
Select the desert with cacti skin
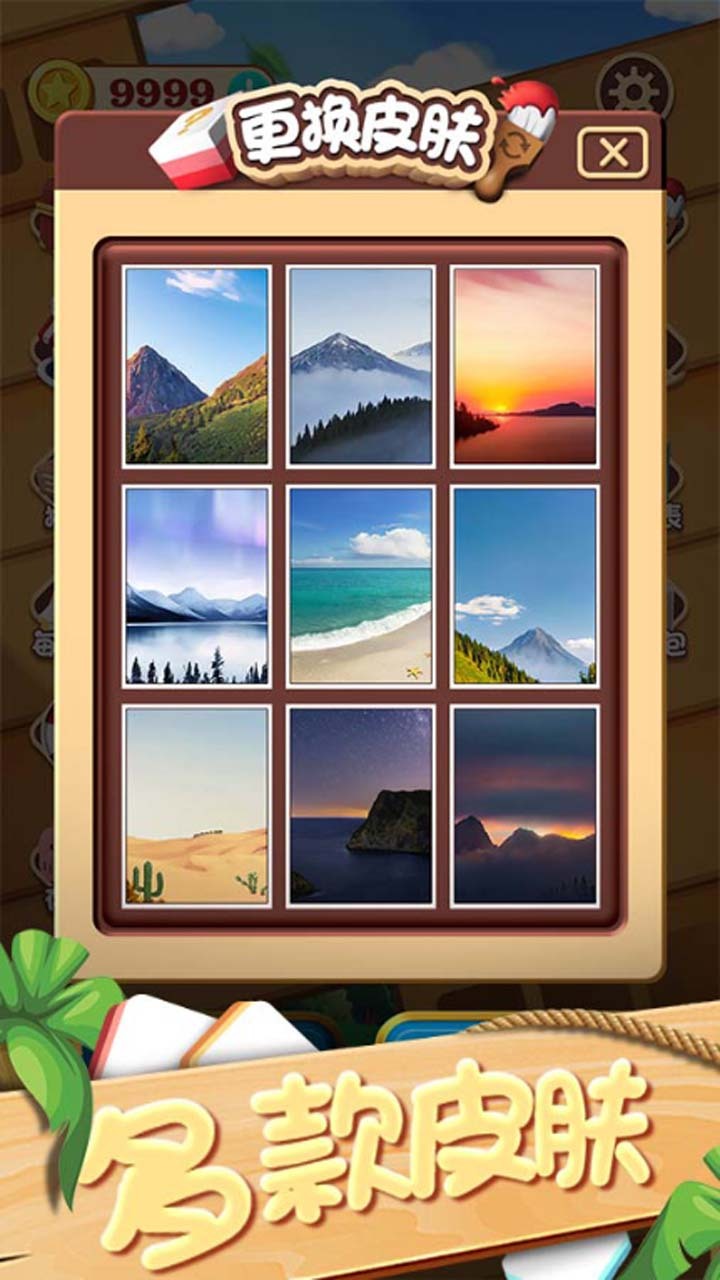(x=197, y=806)
